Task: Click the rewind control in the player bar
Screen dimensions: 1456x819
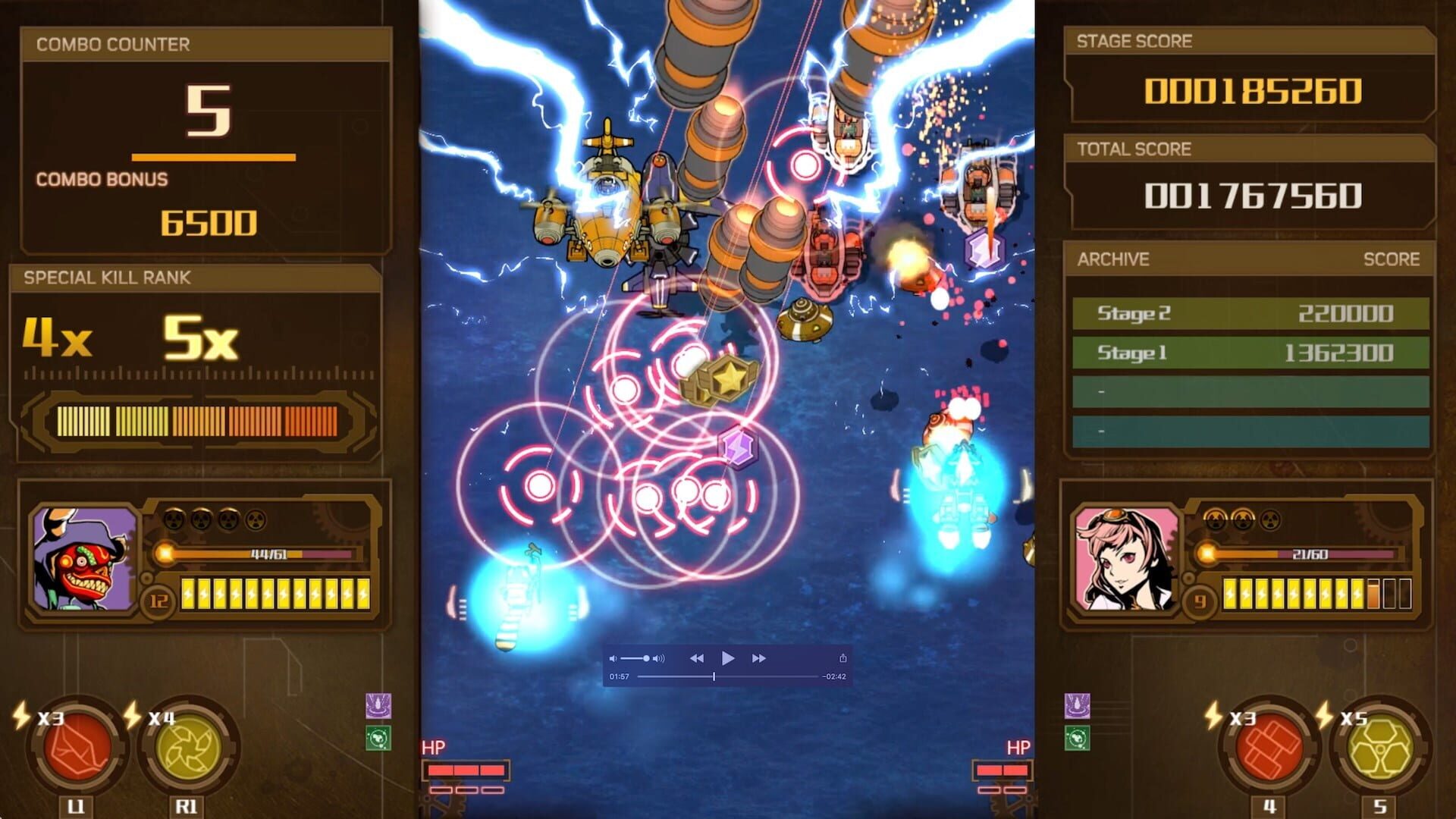Action: (x=696, y=657)
